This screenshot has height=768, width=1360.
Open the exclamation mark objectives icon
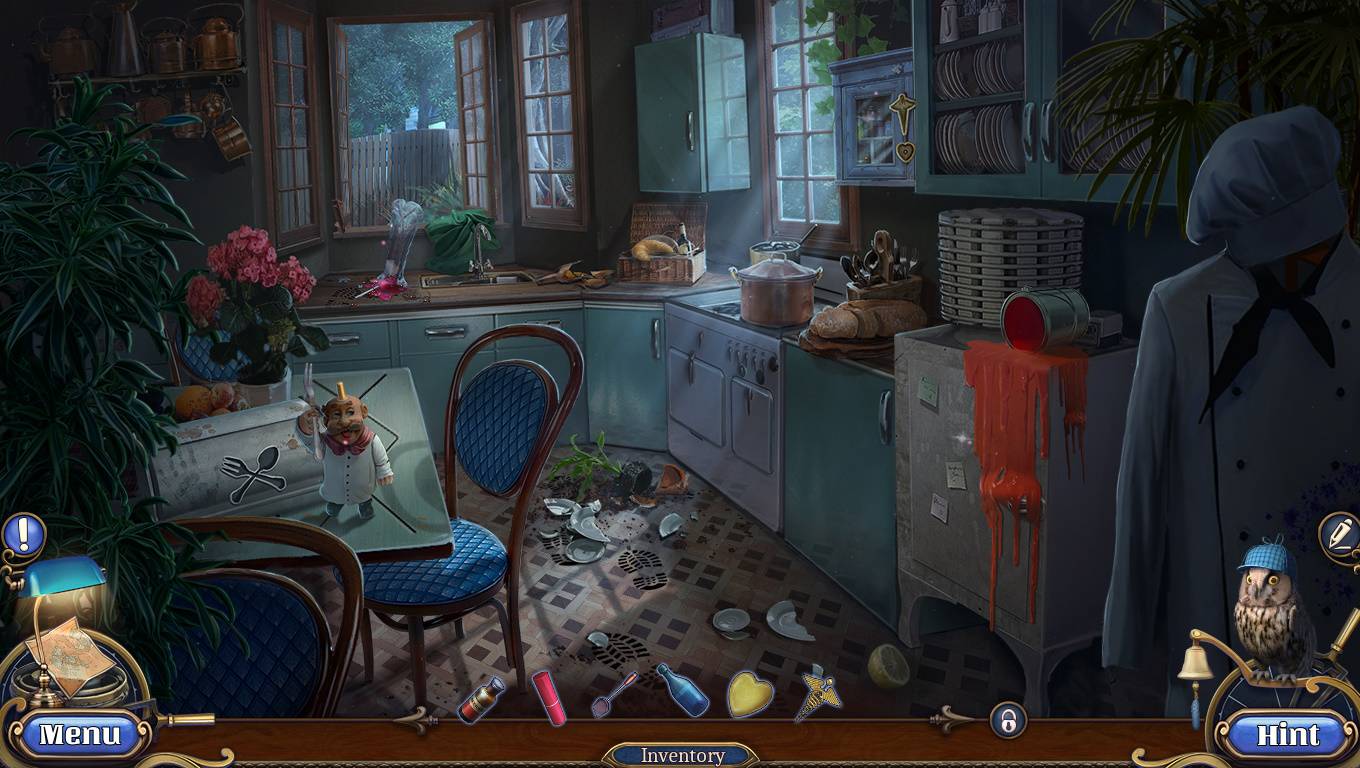tap(23, 534)
